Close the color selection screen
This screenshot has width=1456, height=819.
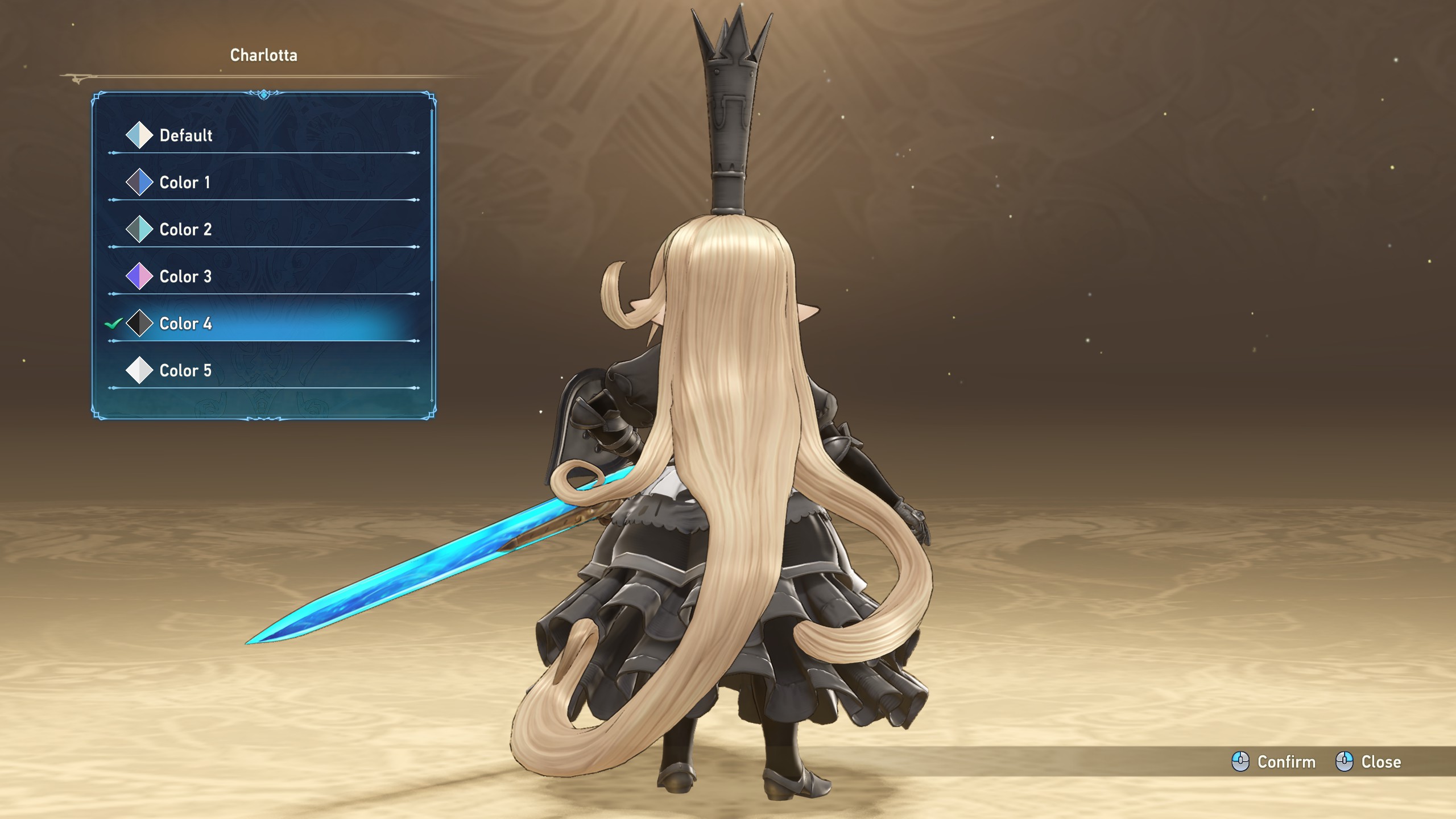[1368, 762]
